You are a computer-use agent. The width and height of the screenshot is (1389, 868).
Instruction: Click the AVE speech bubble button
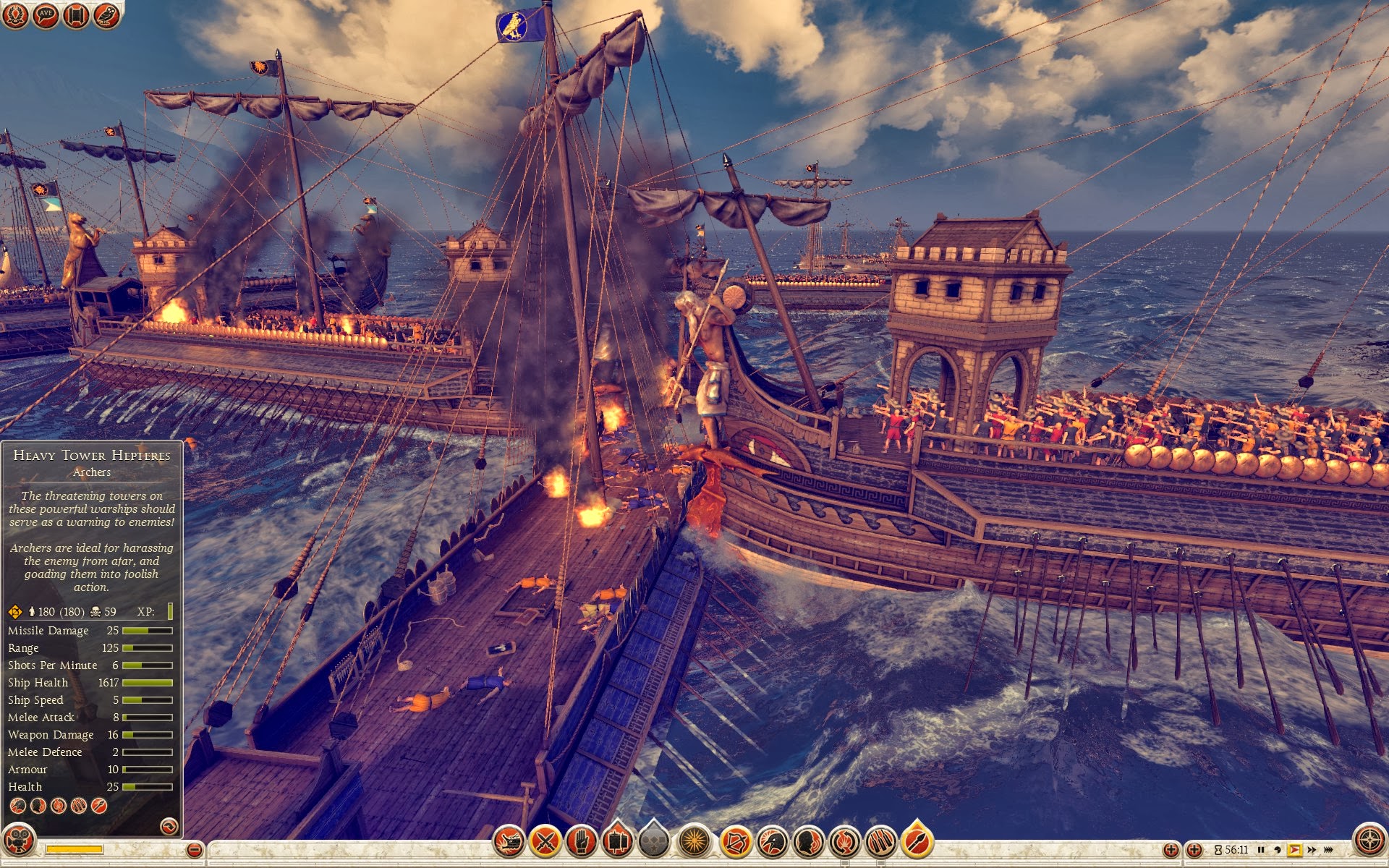tap(46, 15)
